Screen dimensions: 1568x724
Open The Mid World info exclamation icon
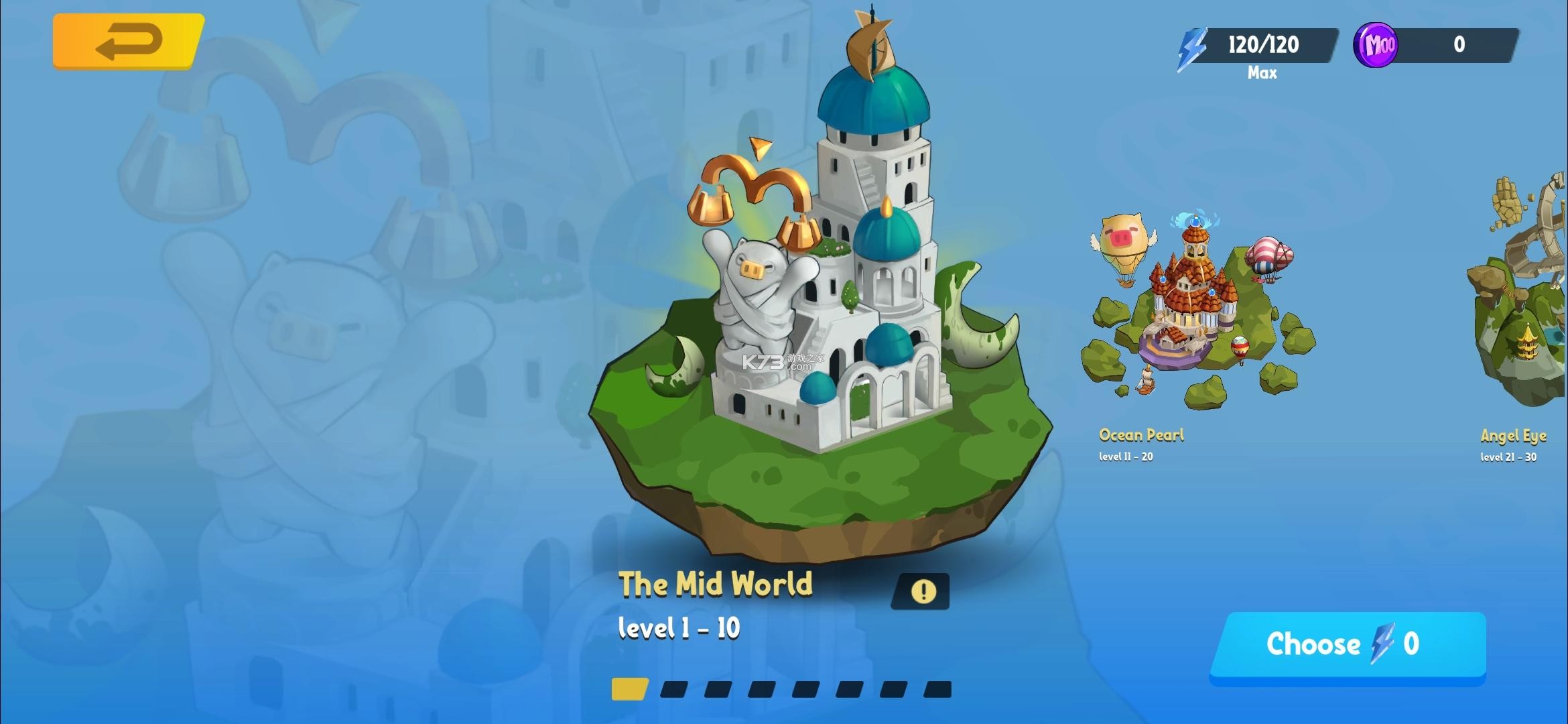pyautogui.click(x=923, y=591)
